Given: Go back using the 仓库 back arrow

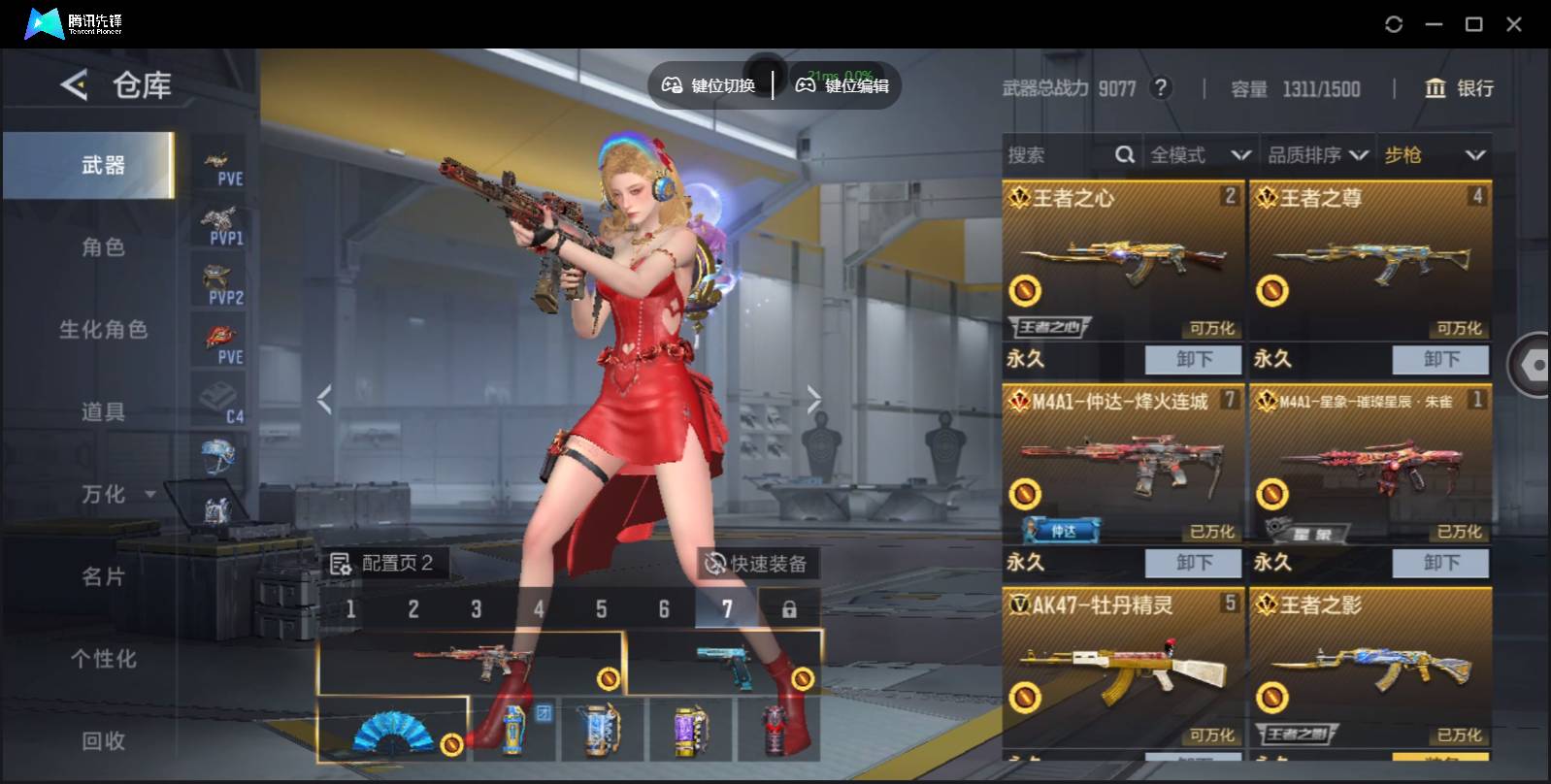Looking at the screenshot, I should 75,85.
